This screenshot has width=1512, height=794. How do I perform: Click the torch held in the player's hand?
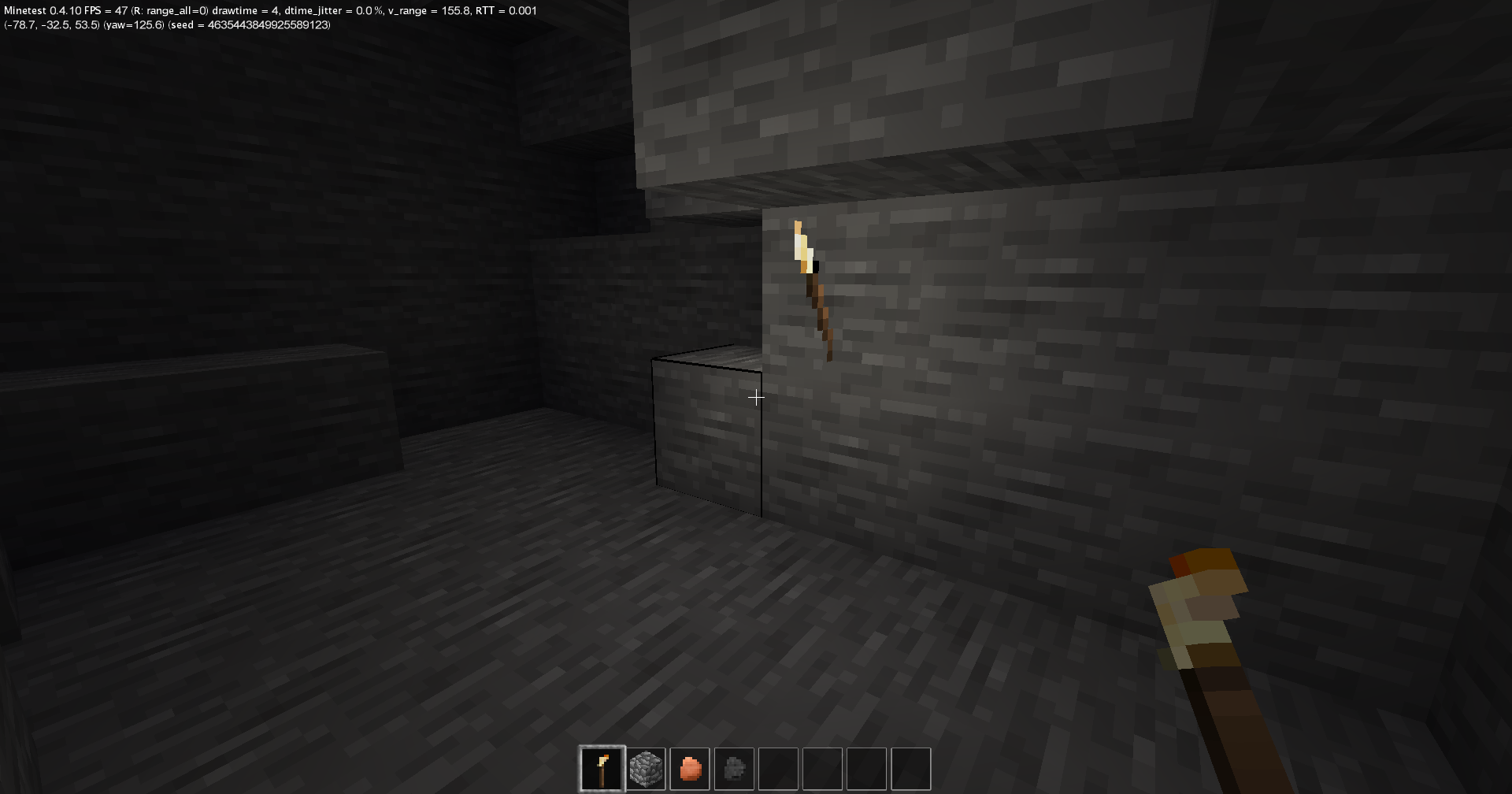[x=1205, y=622]
